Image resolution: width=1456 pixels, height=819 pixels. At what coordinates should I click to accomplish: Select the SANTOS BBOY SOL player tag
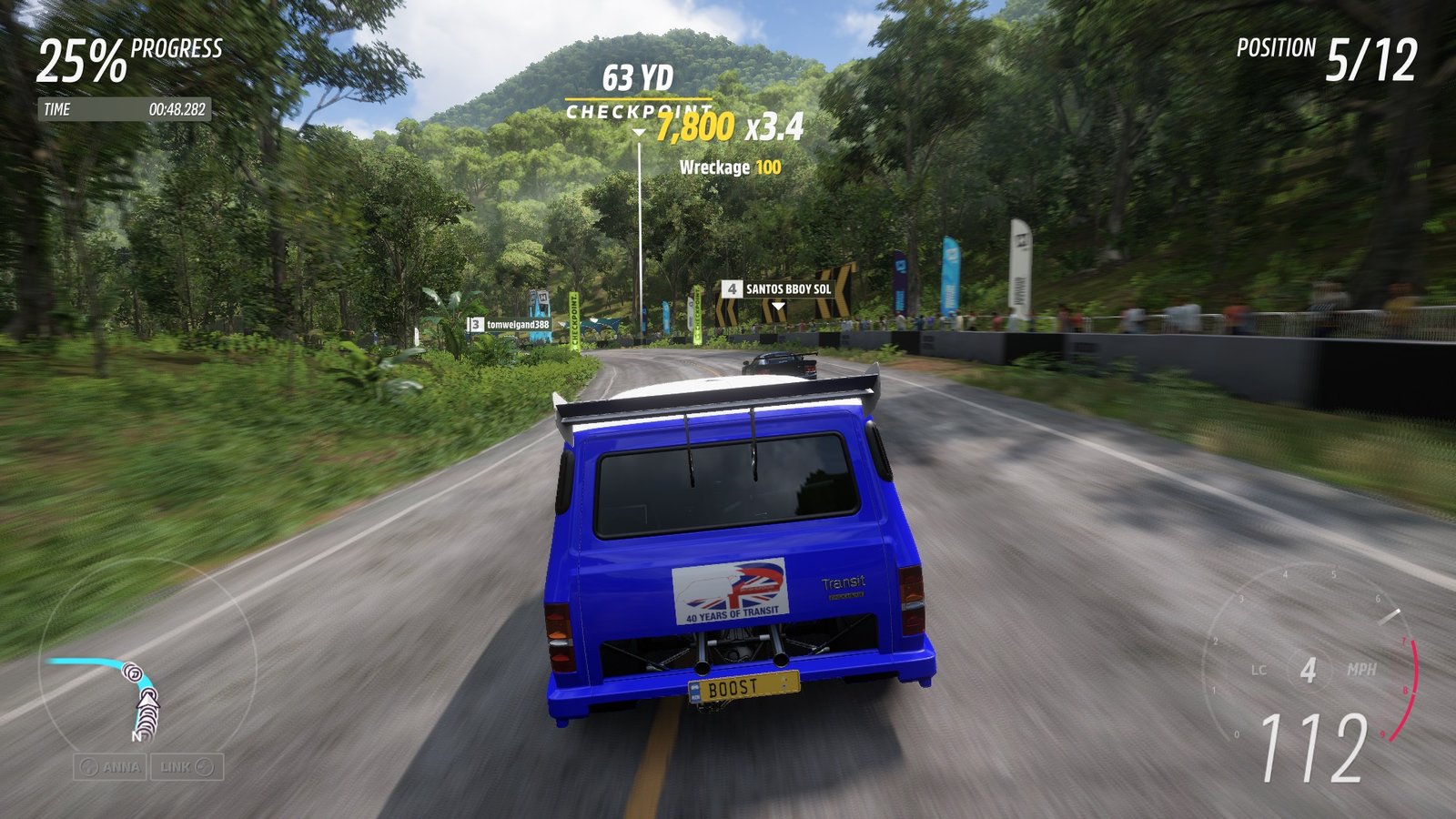tap(778, 288)
